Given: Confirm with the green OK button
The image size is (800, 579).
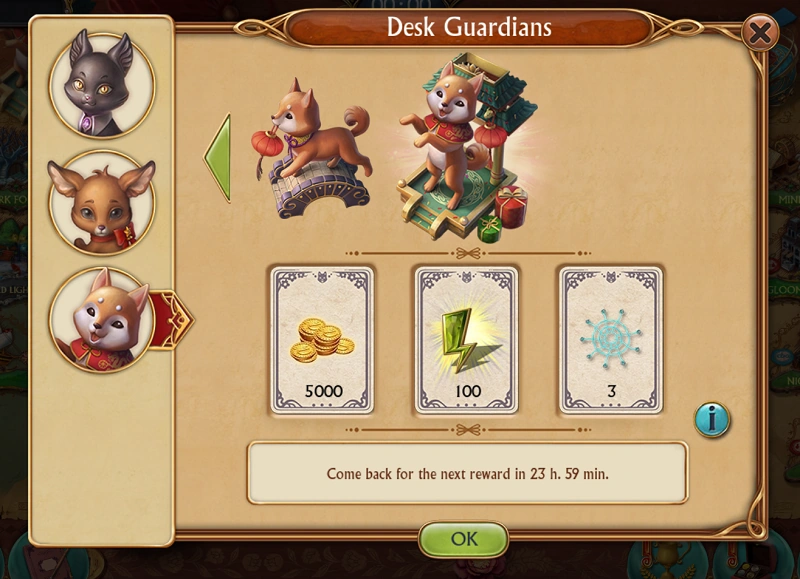Looking at the screenshot, I should point(463,538).
